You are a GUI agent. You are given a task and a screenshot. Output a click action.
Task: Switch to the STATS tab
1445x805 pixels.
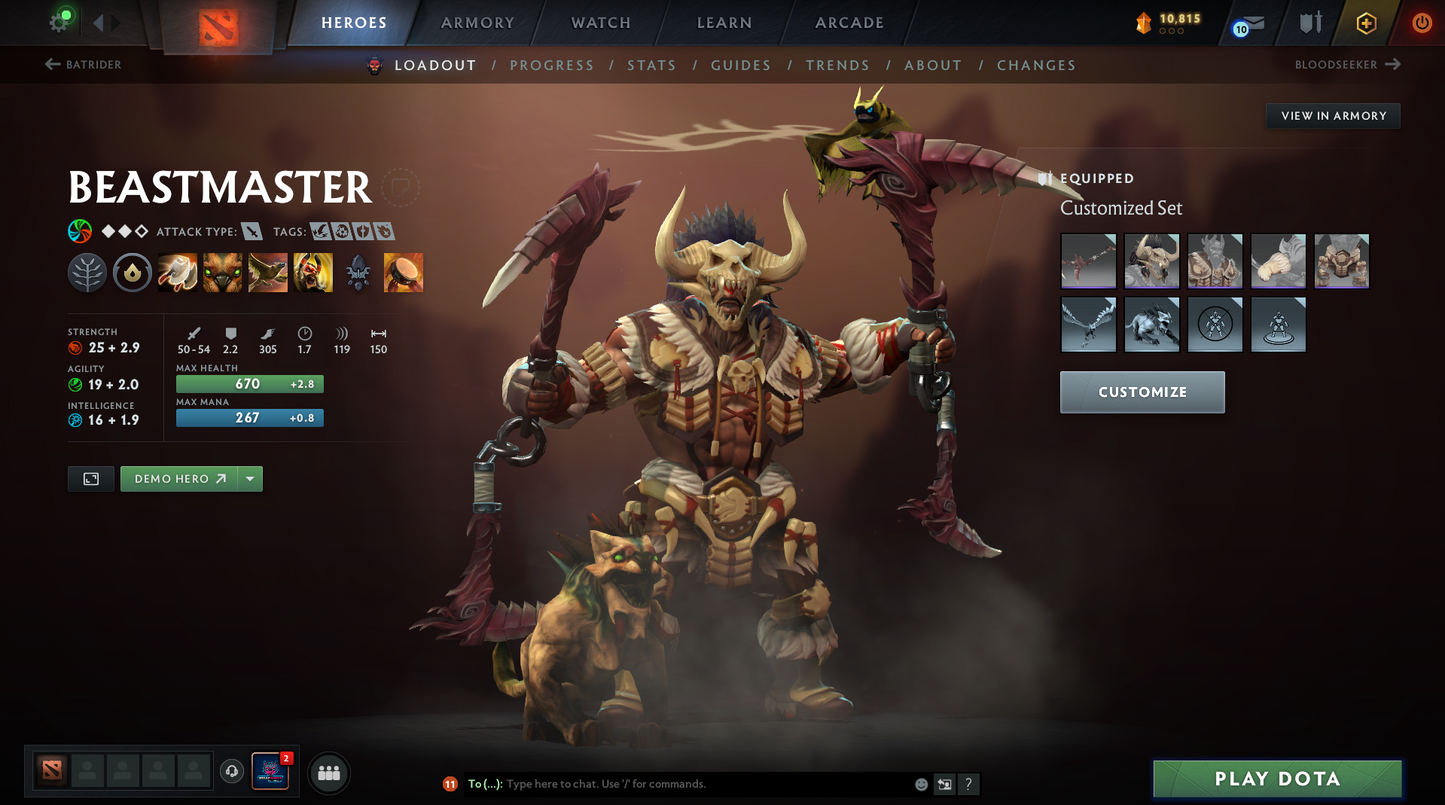[x=652, y=65]
